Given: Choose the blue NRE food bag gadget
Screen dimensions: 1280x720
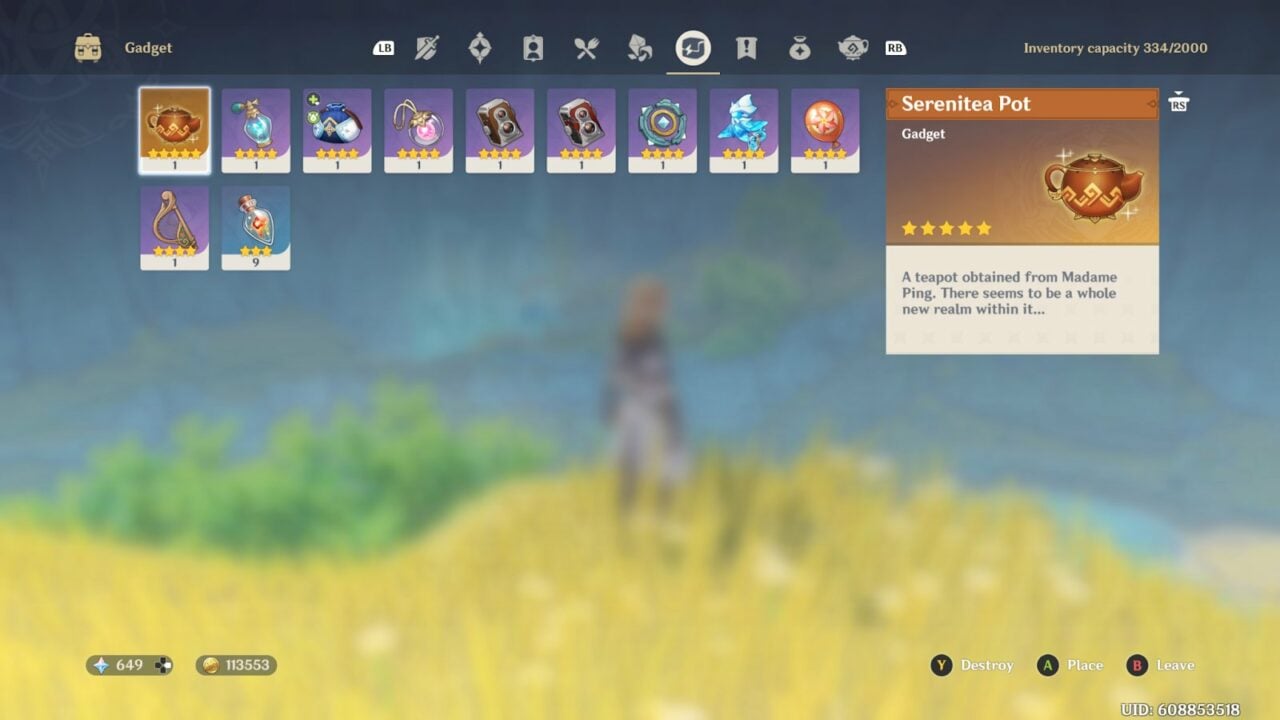Looking at the screenshot, I should 337,130.
